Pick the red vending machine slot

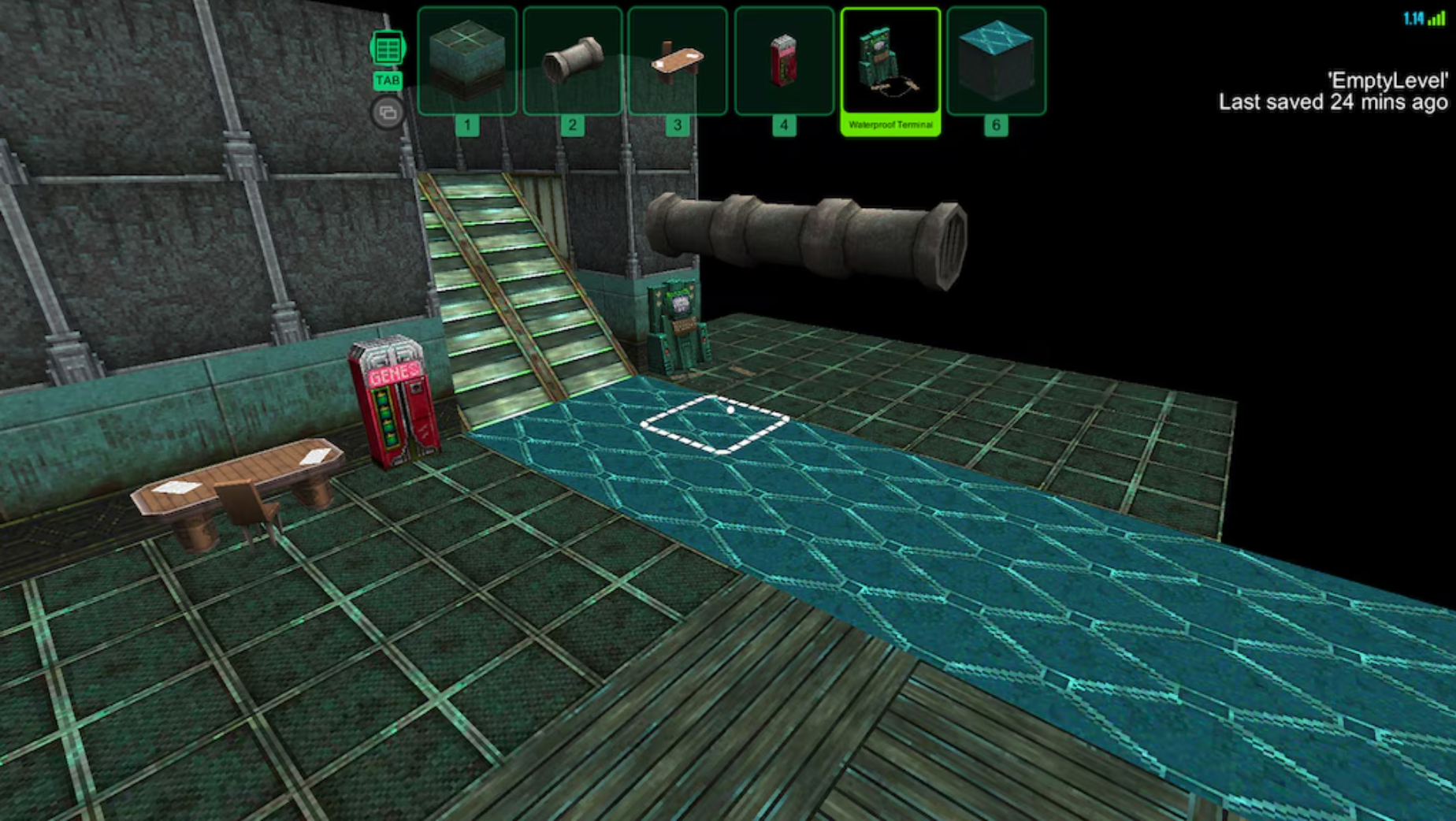point(784,61)
